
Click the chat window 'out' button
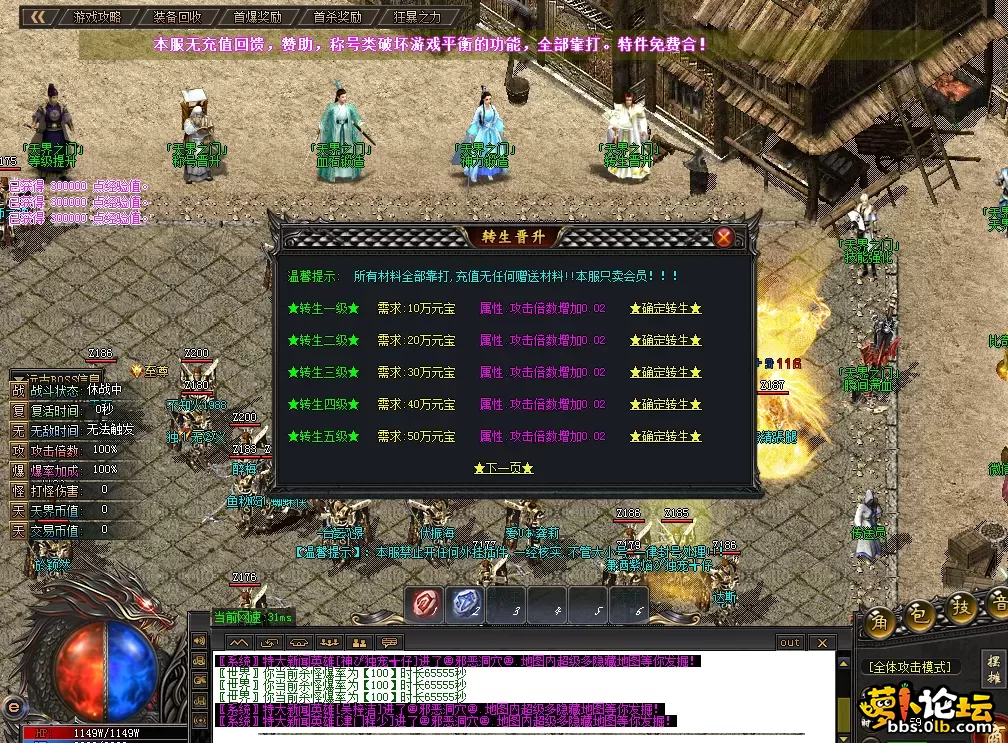pos(790,643)
